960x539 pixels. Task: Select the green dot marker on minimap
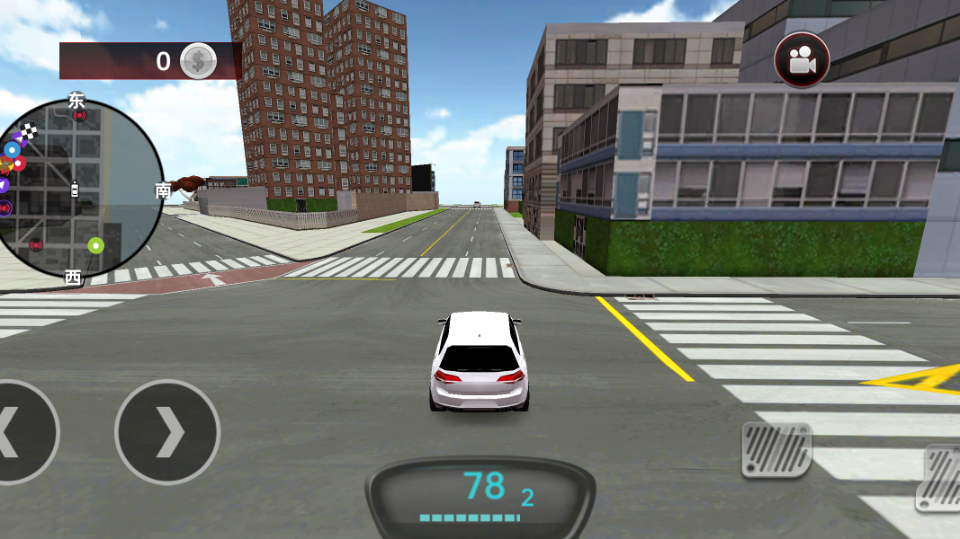(96, 245)
